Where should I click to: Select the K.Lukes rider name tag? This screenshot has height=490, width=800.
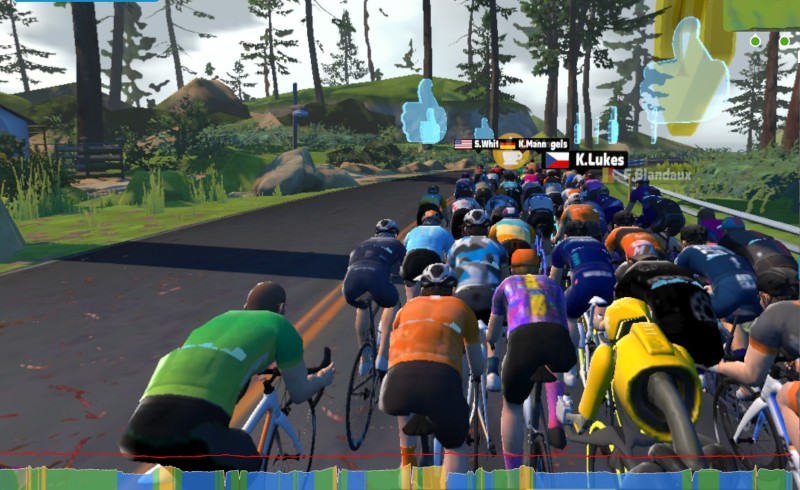[587, 159]
